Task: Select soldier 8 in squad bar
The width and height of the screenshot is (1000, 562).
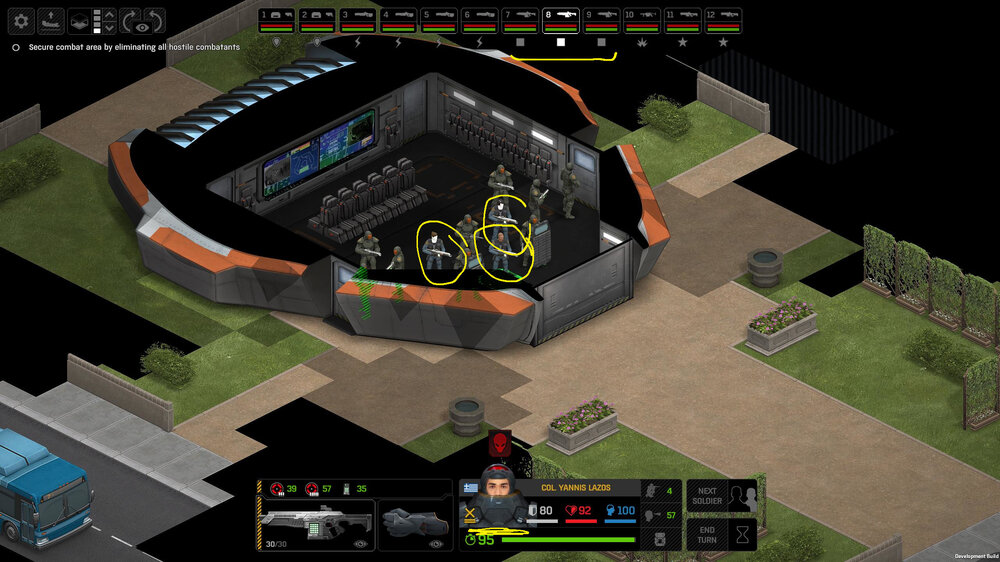Action: [x=561, y=18]
